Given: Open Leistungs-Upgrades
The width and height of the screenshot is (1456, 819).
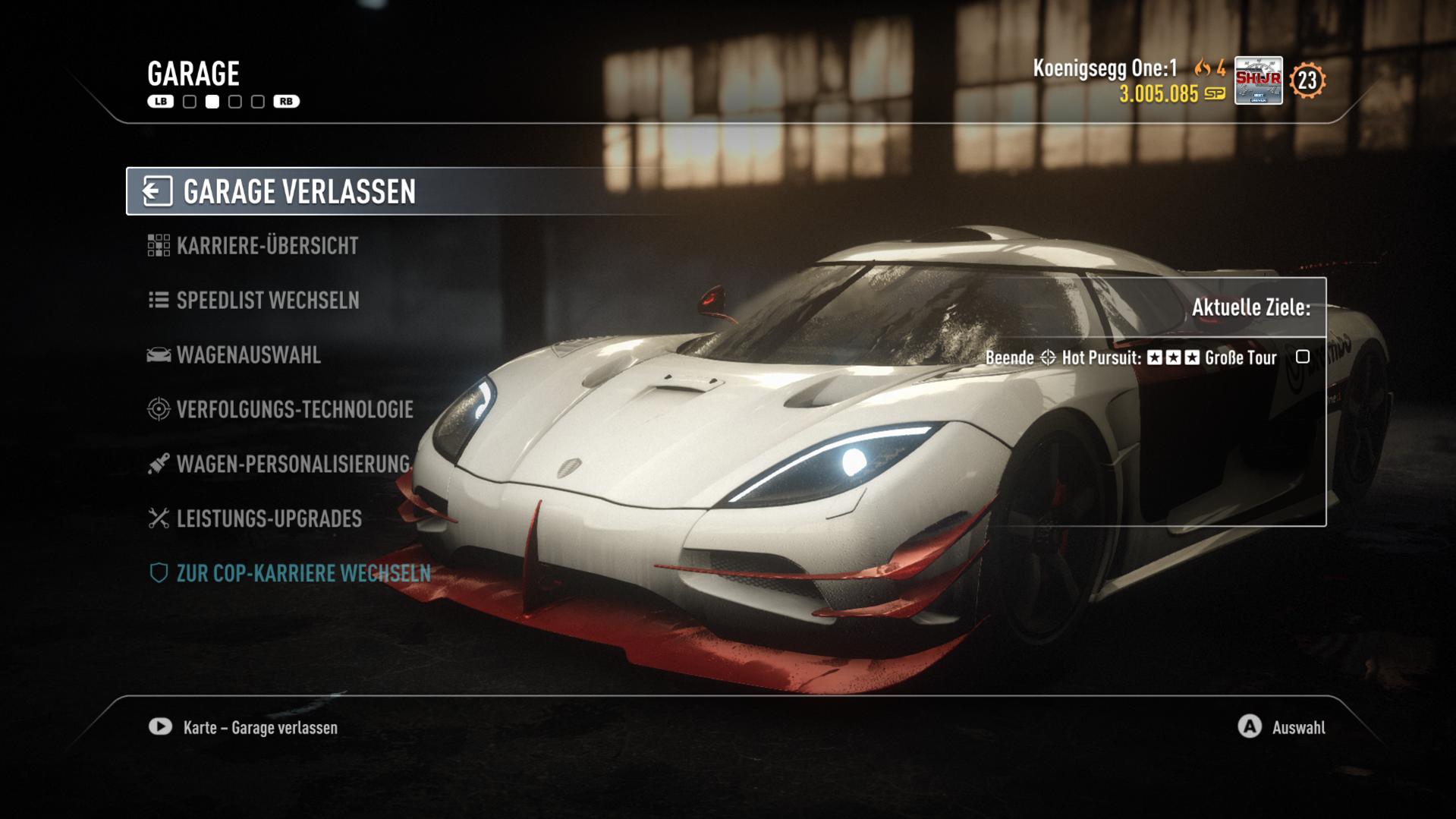Looking at the screenshot, I should pyautogui.click(x=269, y=519).
